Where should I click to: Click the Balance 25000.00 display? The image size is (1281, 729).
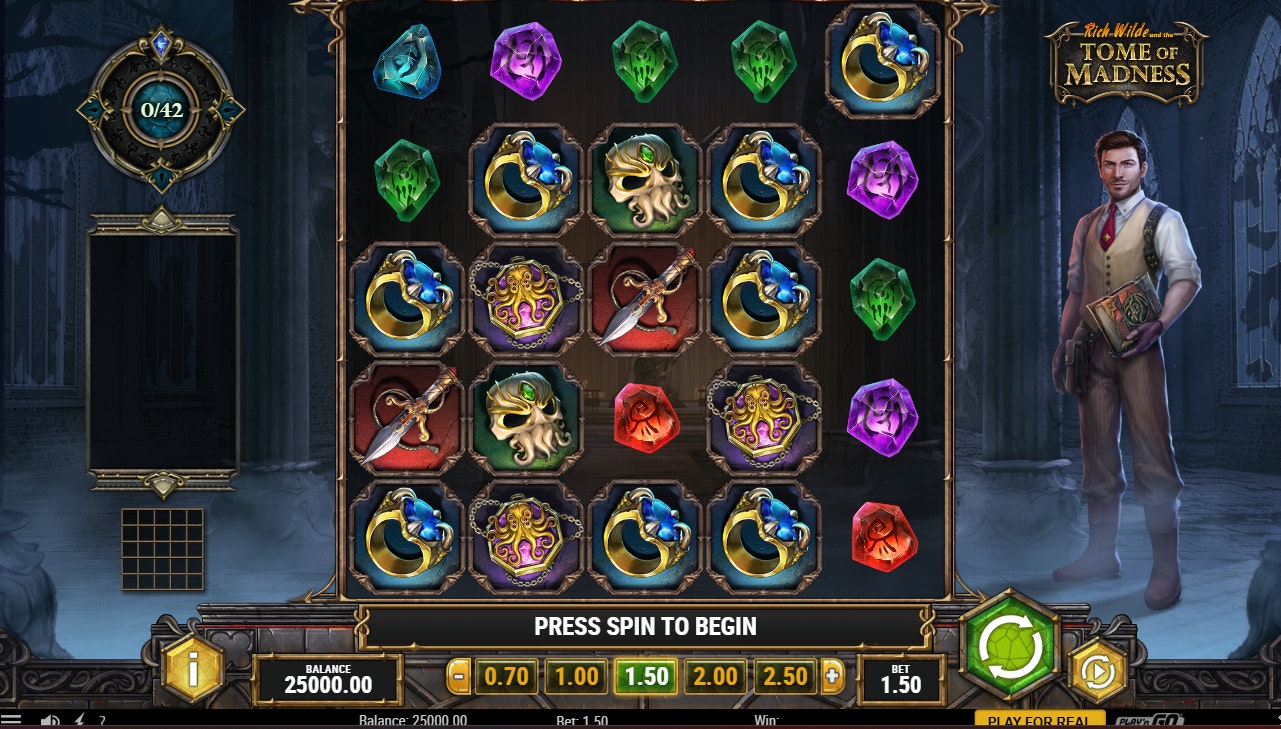[x=325, y=676]
